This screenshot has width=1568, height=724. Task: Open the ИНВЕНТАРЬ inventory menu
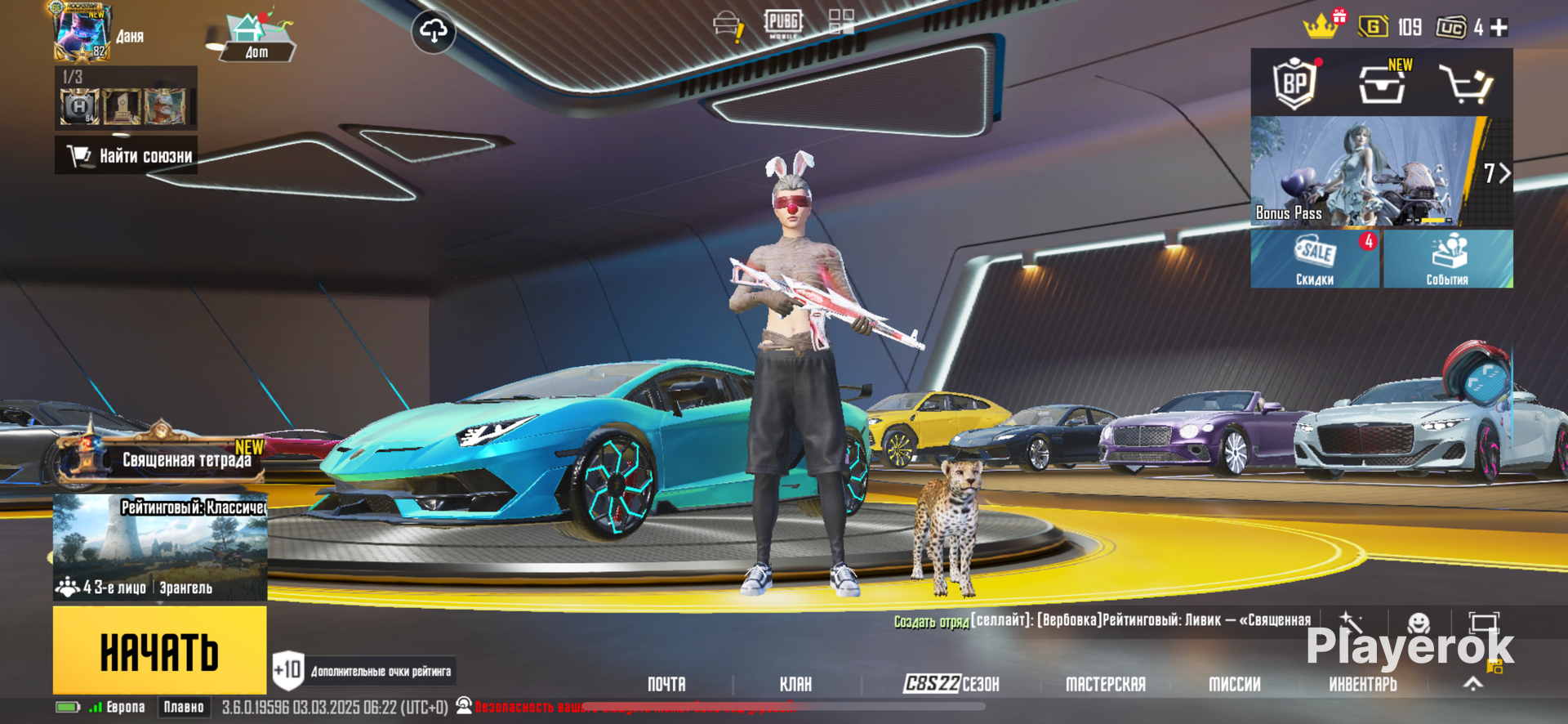[1362, 684]
